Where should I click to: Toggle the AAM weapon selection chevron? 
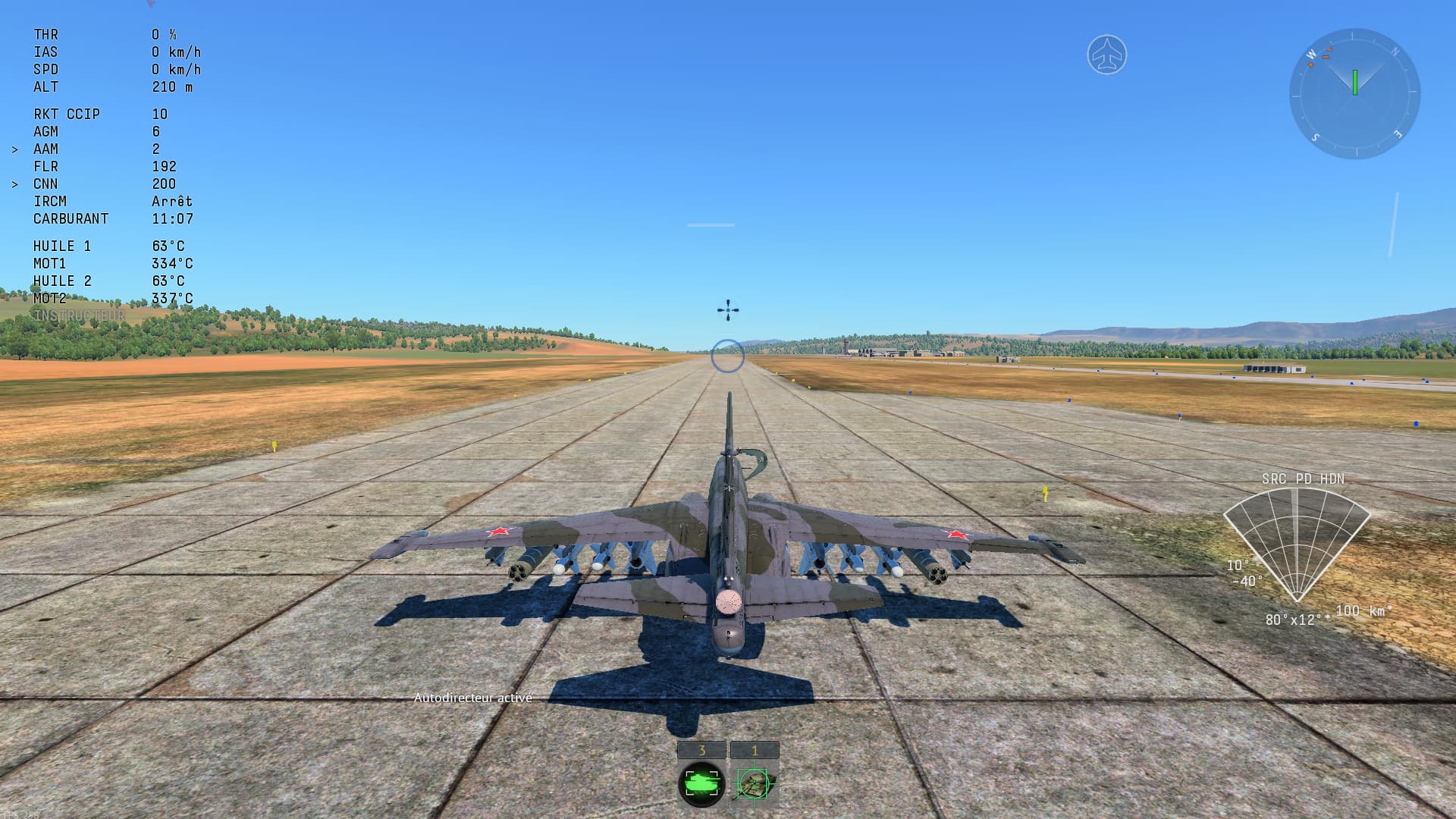tap(16, 149)
